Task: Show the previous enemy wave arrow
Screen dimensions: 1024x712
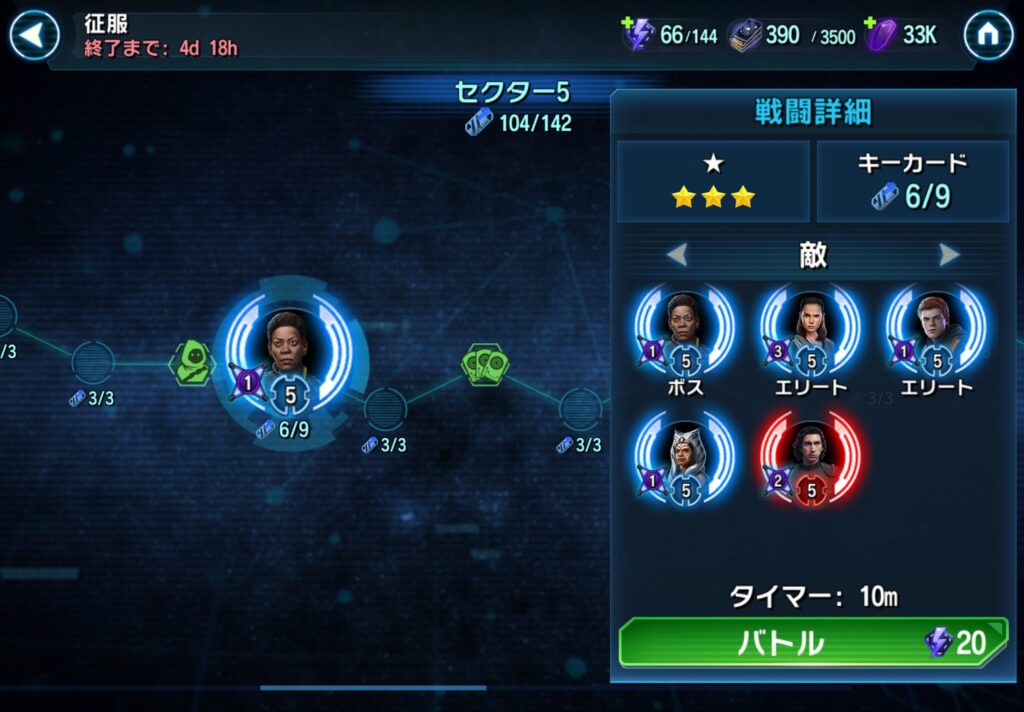Action: point(677,255)
